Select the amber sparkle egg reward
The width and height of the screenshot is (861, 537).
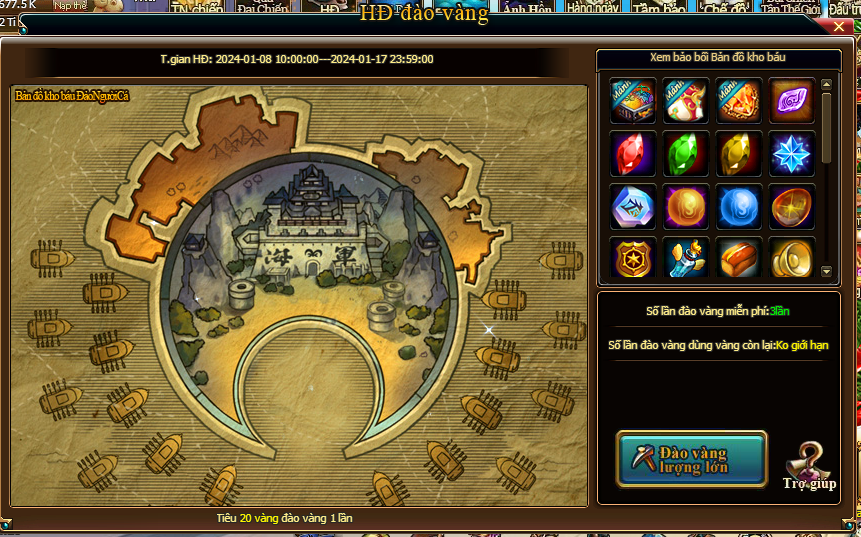coord(792,207)
